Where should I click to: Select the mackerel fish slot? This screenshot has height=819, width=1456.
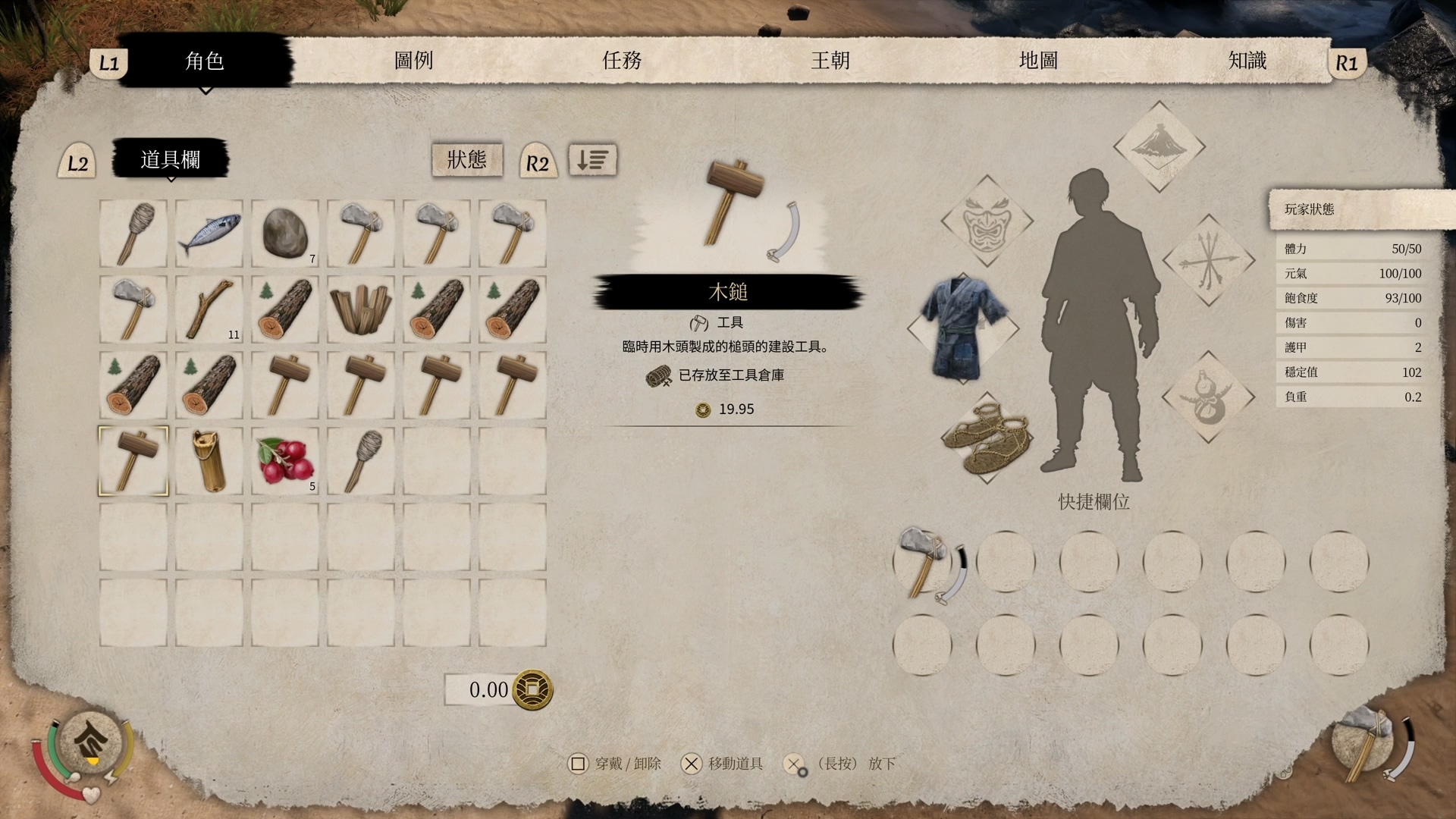(x=209, y=234)
